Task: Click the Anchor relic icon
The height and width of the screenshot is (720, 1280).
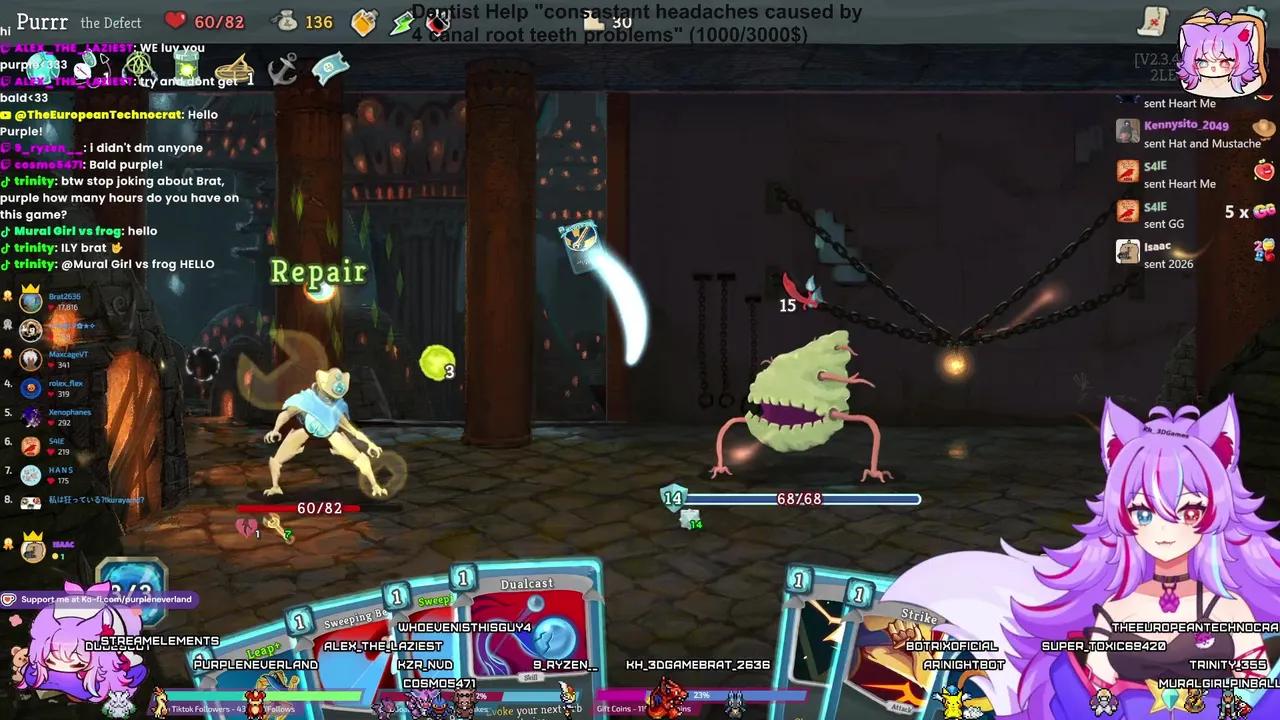Action: point(283,70)
